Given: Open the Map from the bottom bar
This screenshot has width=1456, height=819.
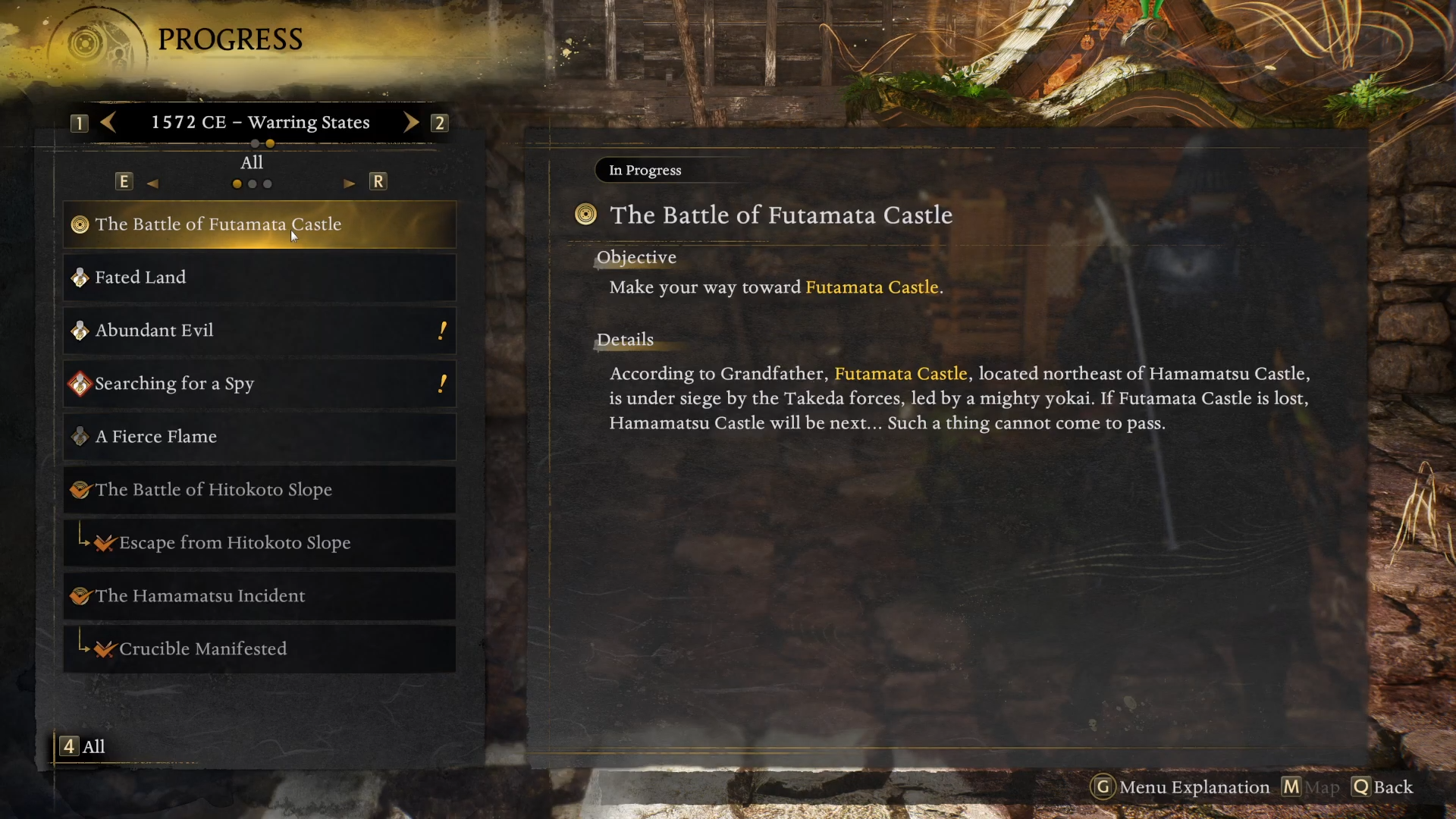Looking at the screenshot, I should click(1311, 787).
